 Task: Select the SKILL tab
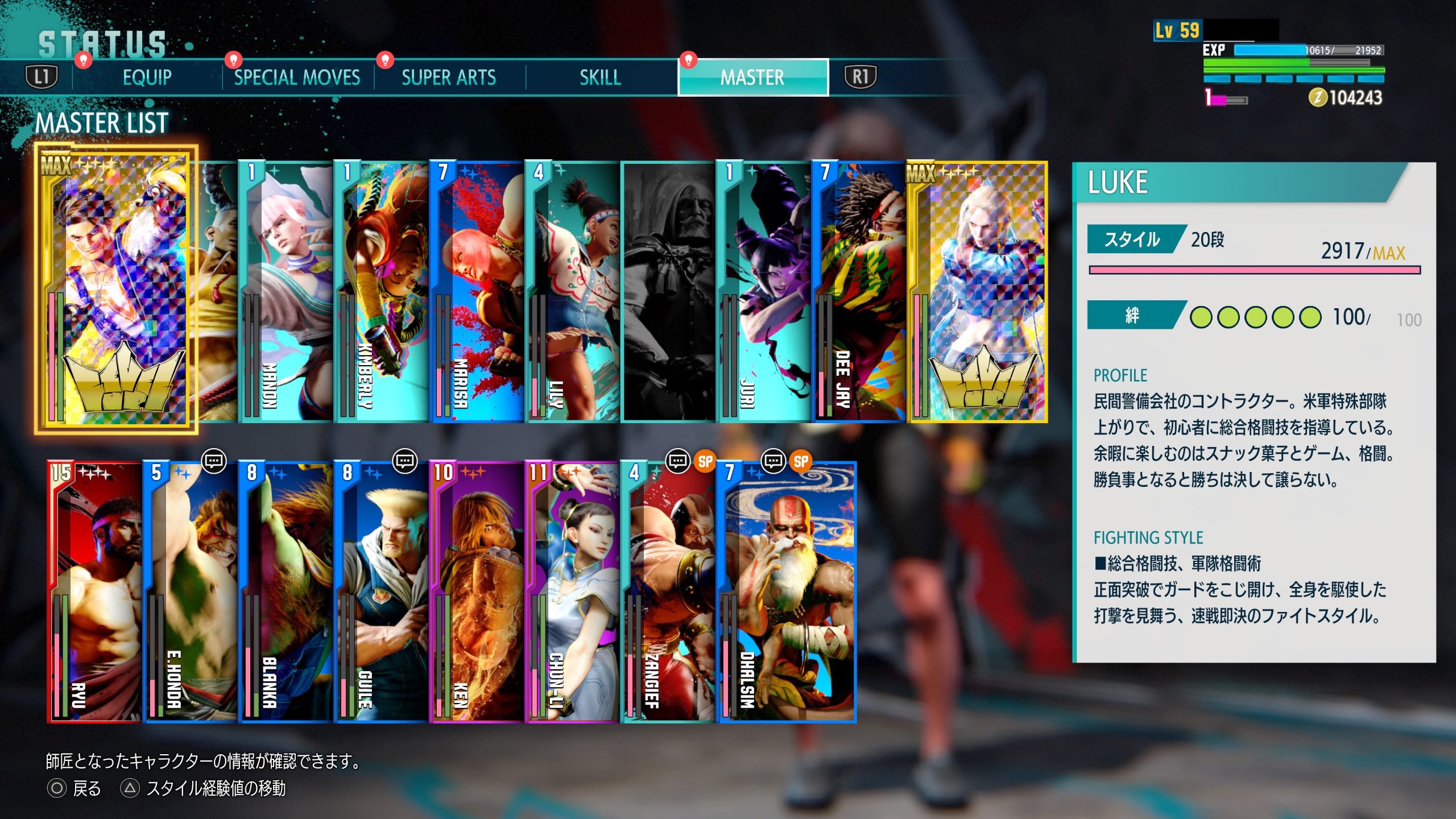[600, 77]
